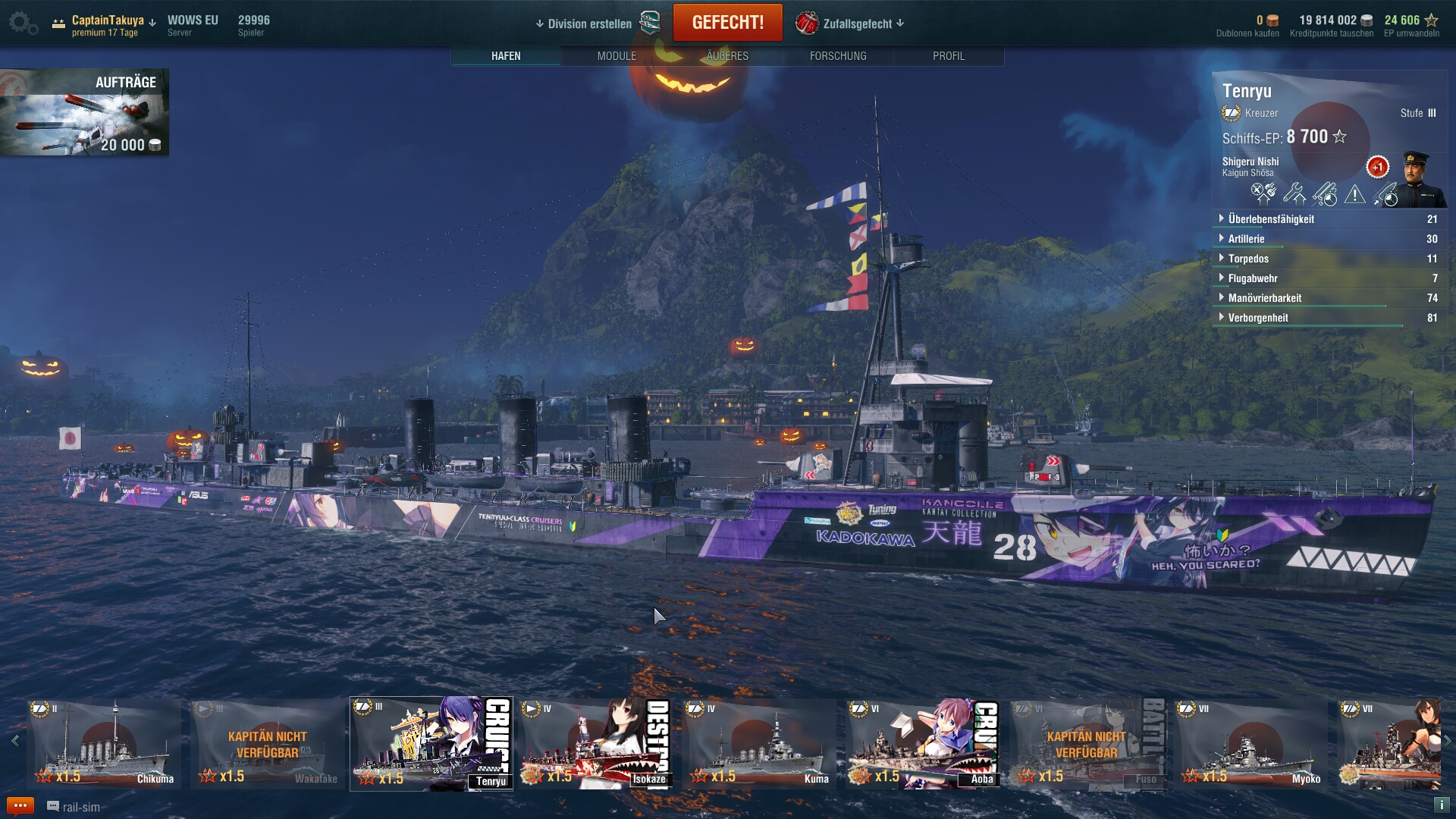Select the HAFEN tab

tap(506, 56)
